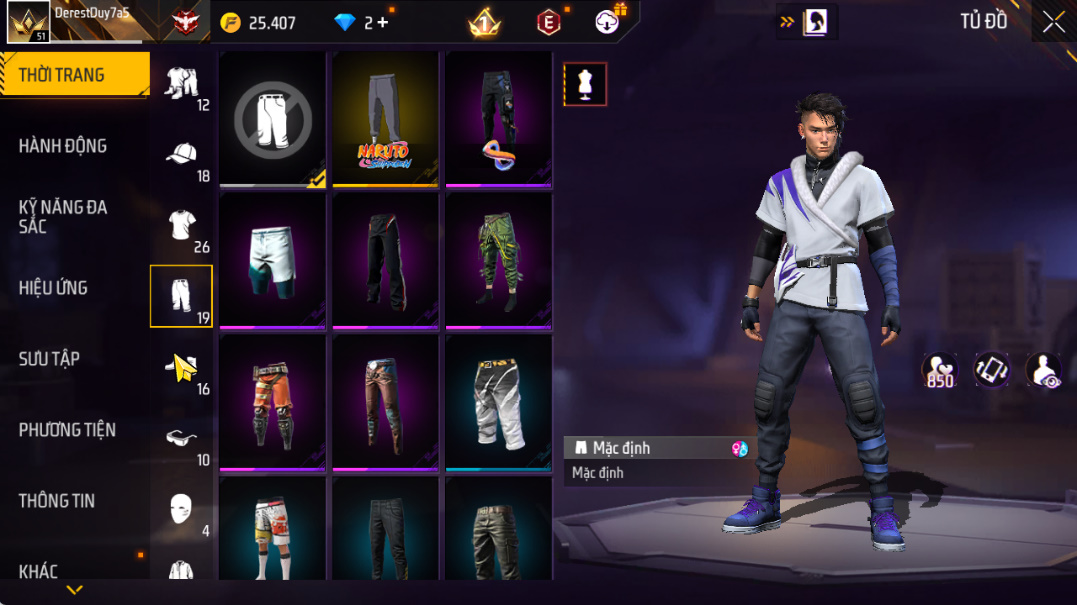
Task: Select the Hiệu Ứng tab
Action: coord(53,288)
